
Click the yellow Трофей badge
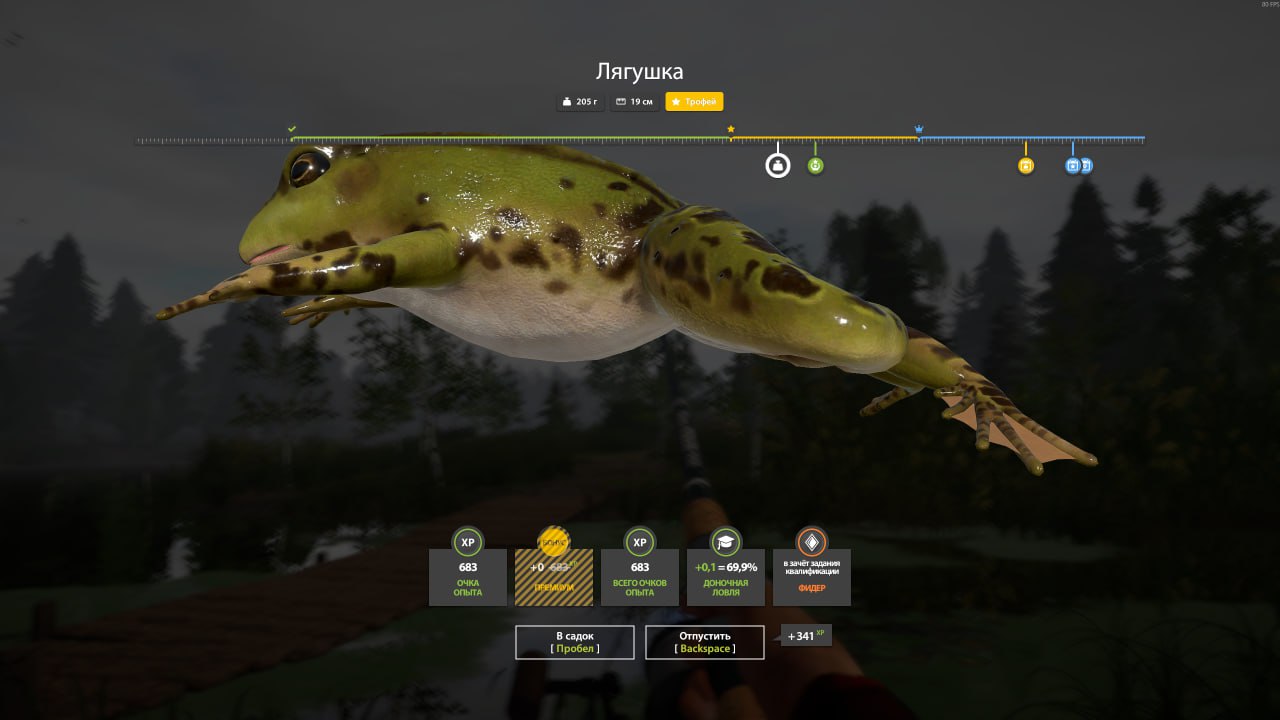[x=694, y=102]
